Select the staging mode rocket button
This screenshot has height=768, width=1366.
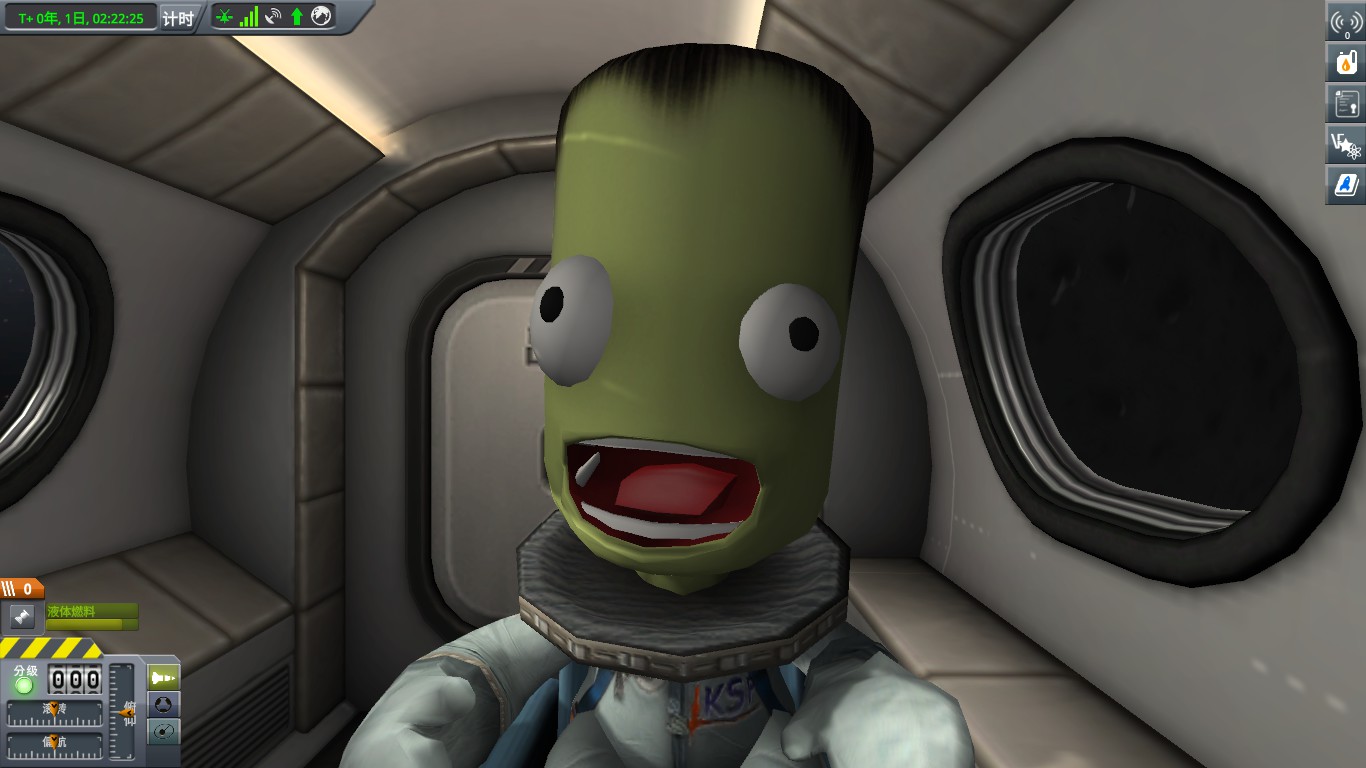164,678
